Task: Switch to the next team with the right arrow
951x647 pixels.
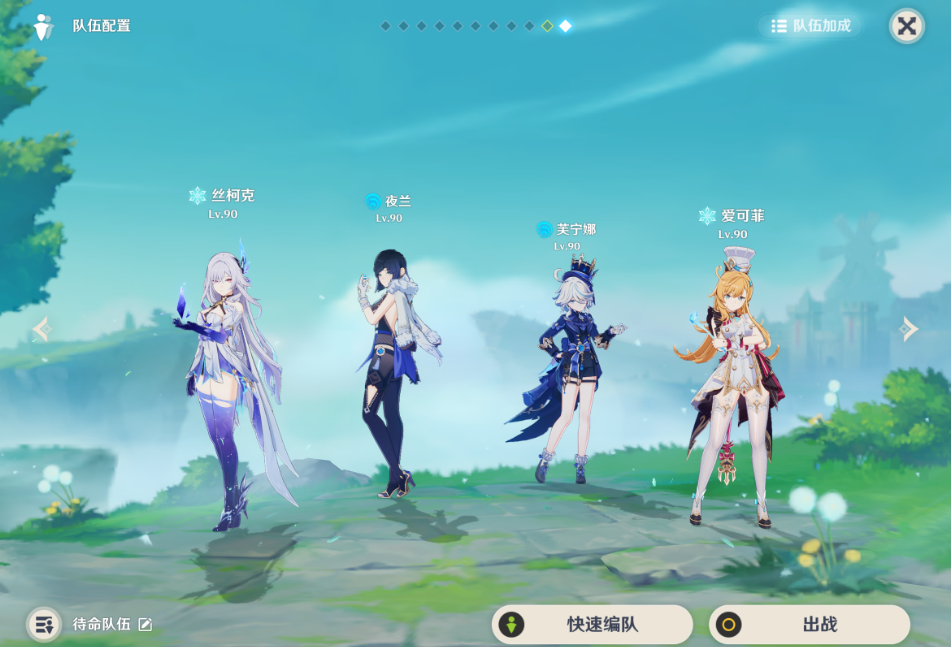Action: point(908,329)
